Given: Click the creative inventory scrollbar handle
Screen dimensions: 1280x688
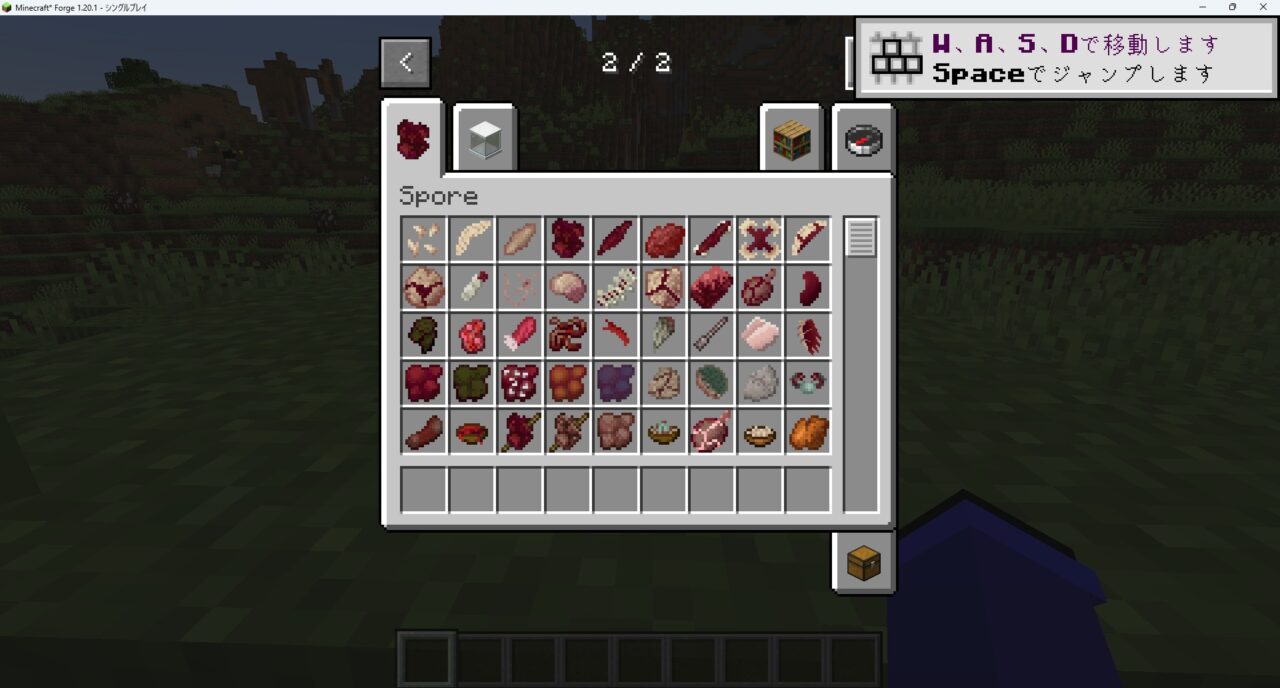Looking at the screenshot, I should (x=860, y=238).
